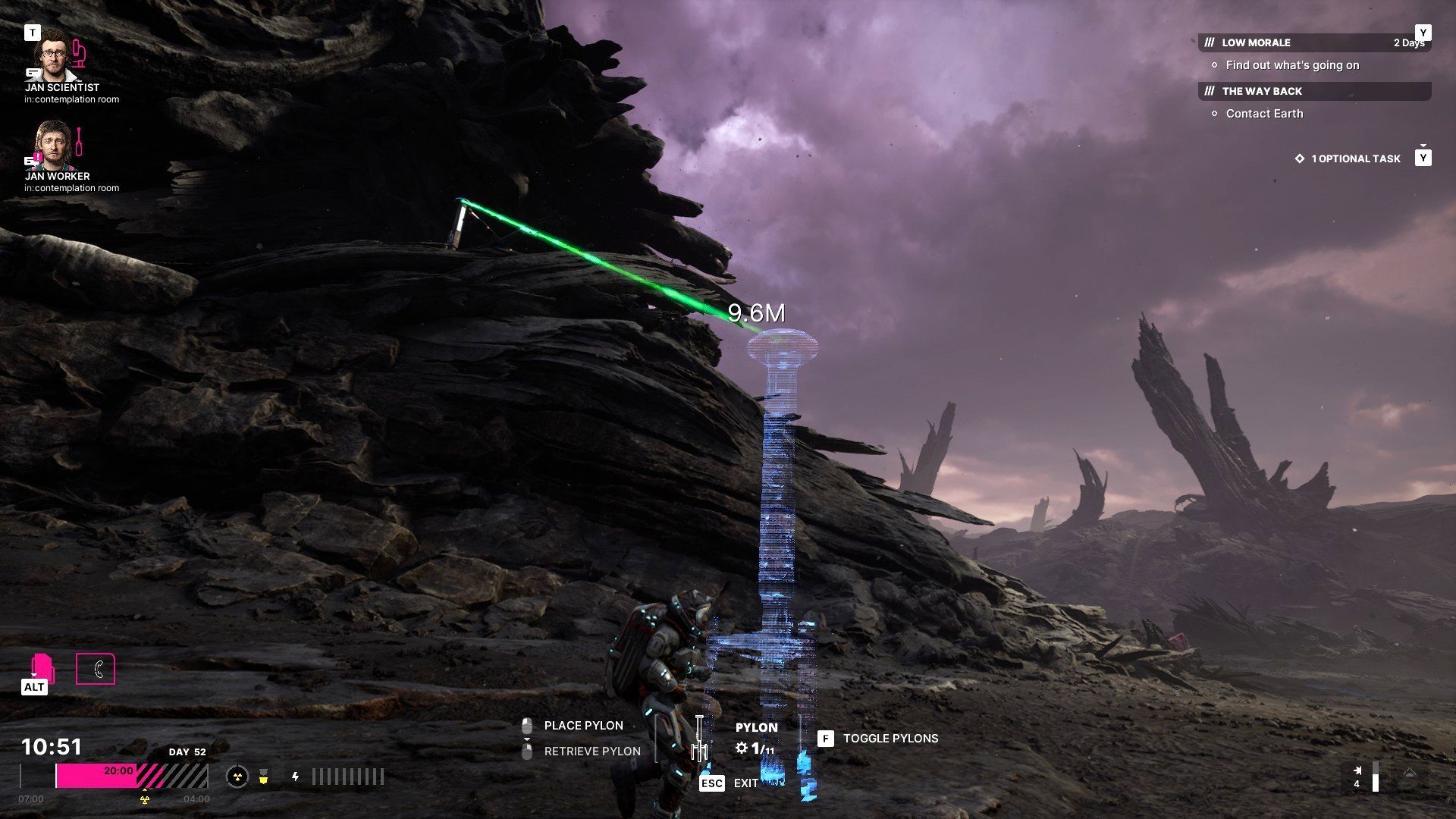This screenshot has height=819, width=1456.
Task: Open the phone call icon
Action: tap(96, 669)
